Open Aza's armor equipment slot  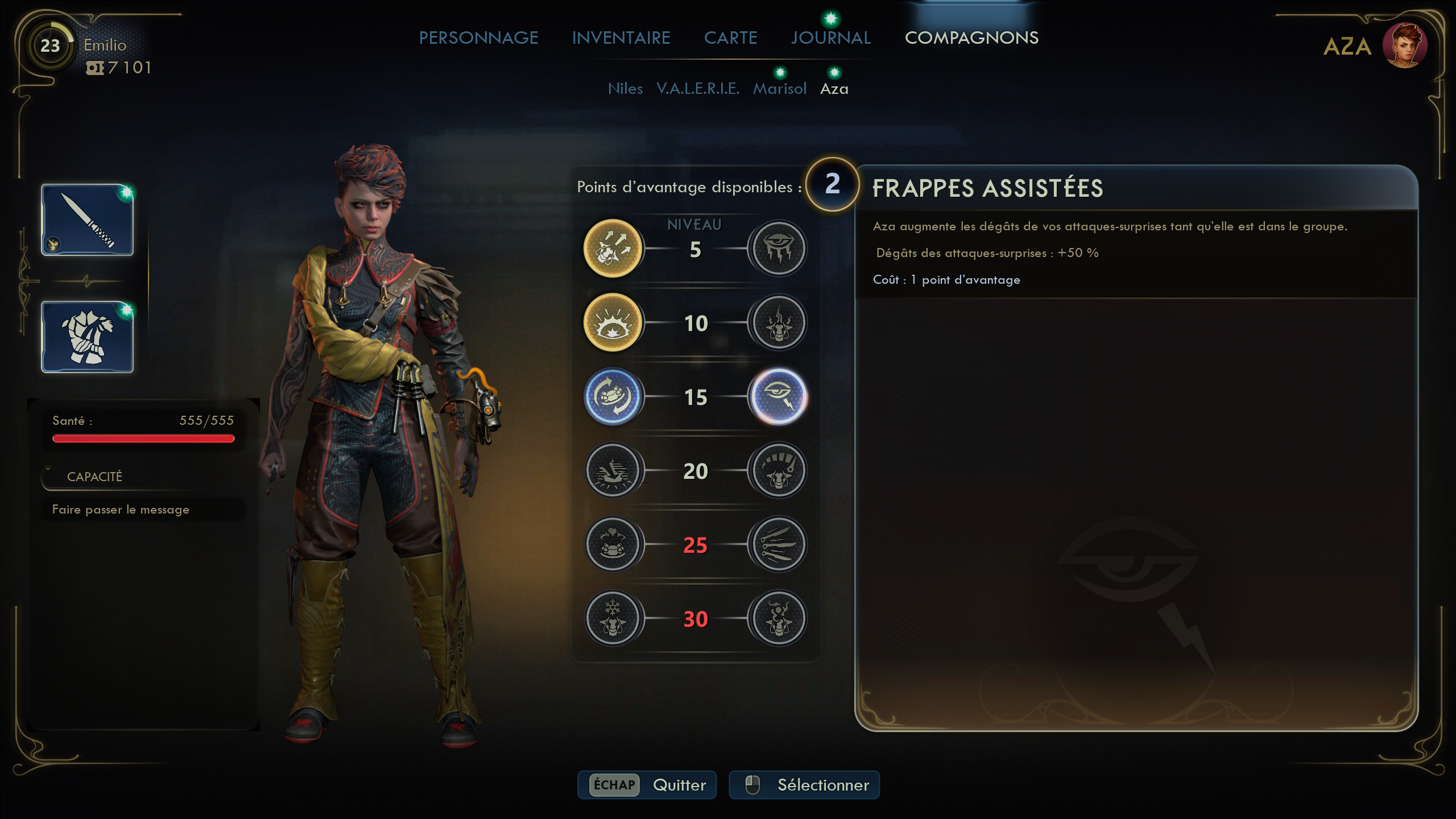click(88, 337)
